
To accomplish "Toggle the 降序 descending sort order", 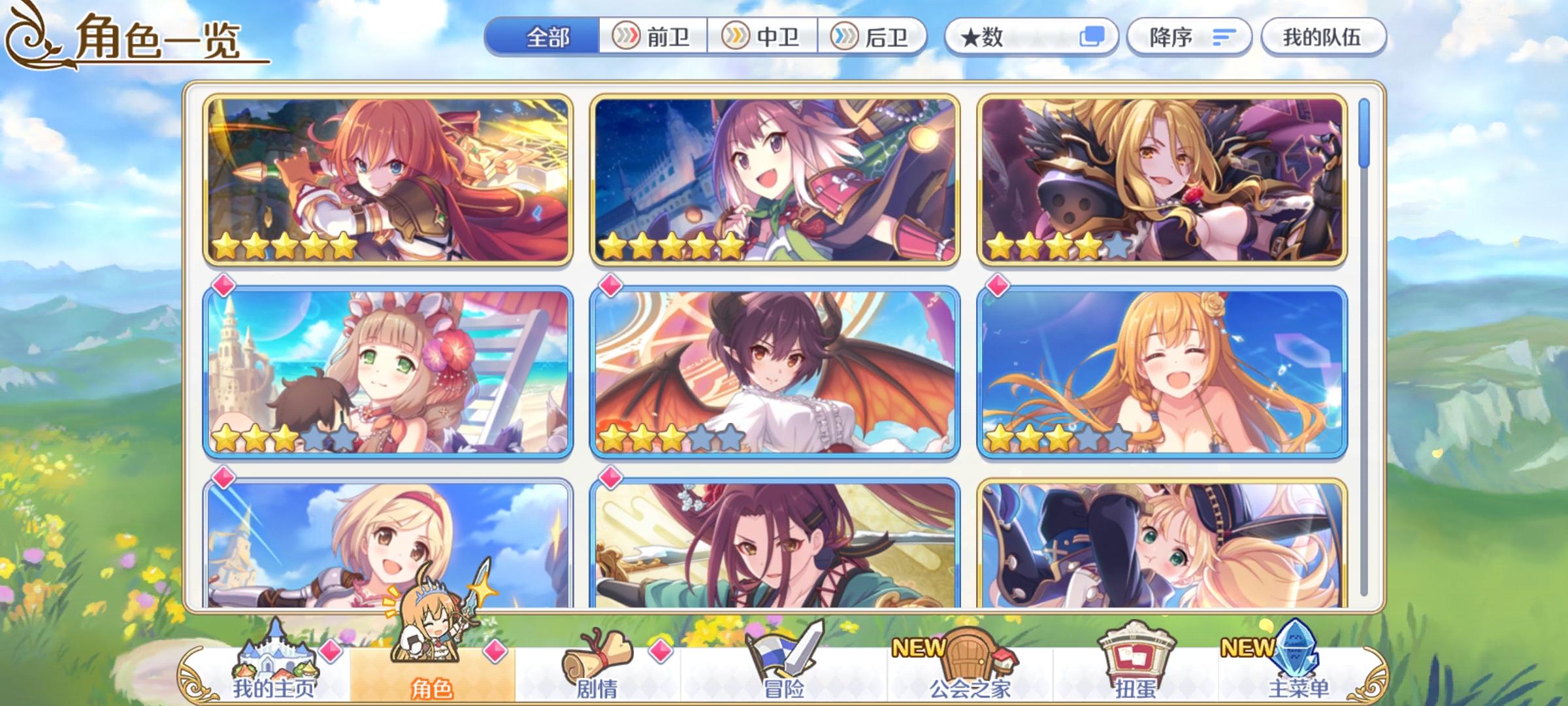I will (x=1189, y=37).
